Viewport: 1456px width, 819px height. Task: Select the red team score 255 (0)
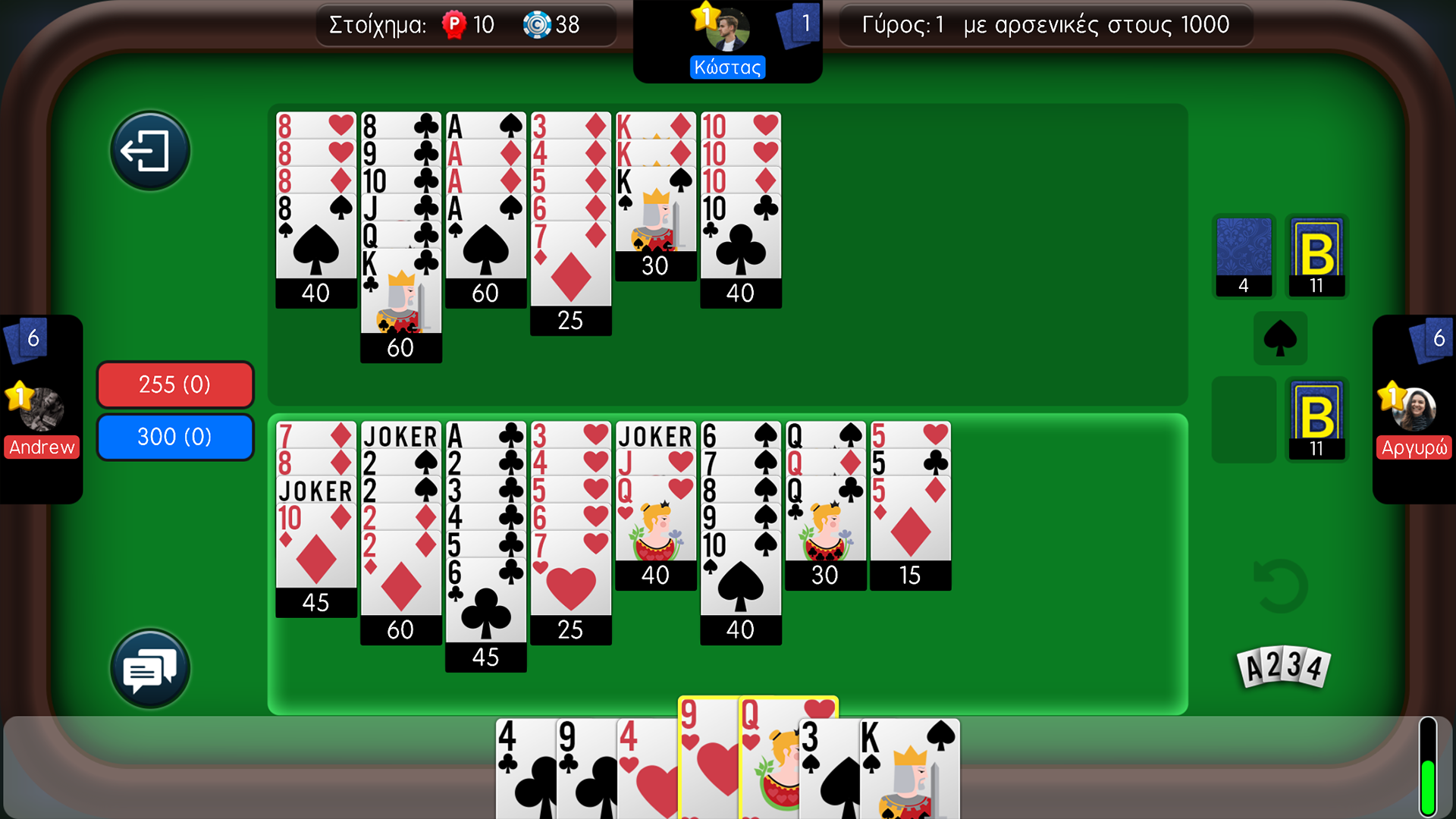(174, 384)
